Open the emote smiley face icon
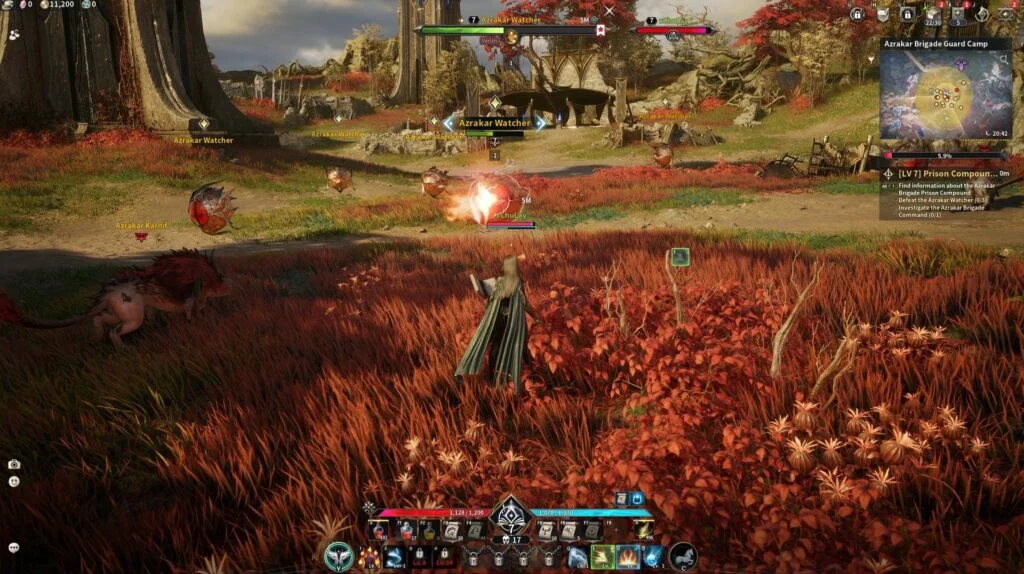Viewport: 1024px width, 574px height. pos(14,481)
